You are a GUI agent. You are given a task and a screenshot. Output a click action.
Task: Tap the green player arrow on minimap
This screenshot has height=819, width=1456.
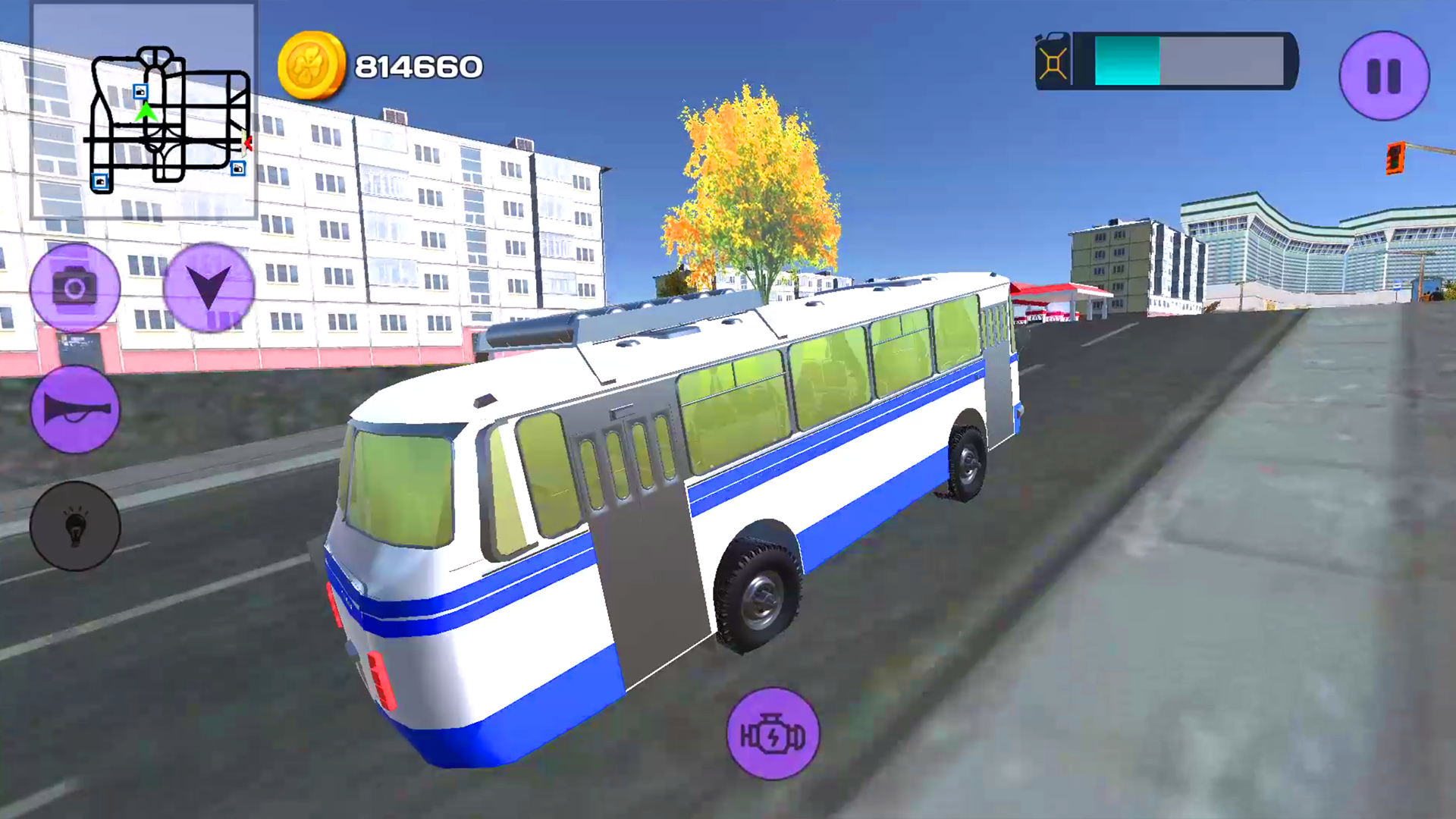[x=146, y=114]
